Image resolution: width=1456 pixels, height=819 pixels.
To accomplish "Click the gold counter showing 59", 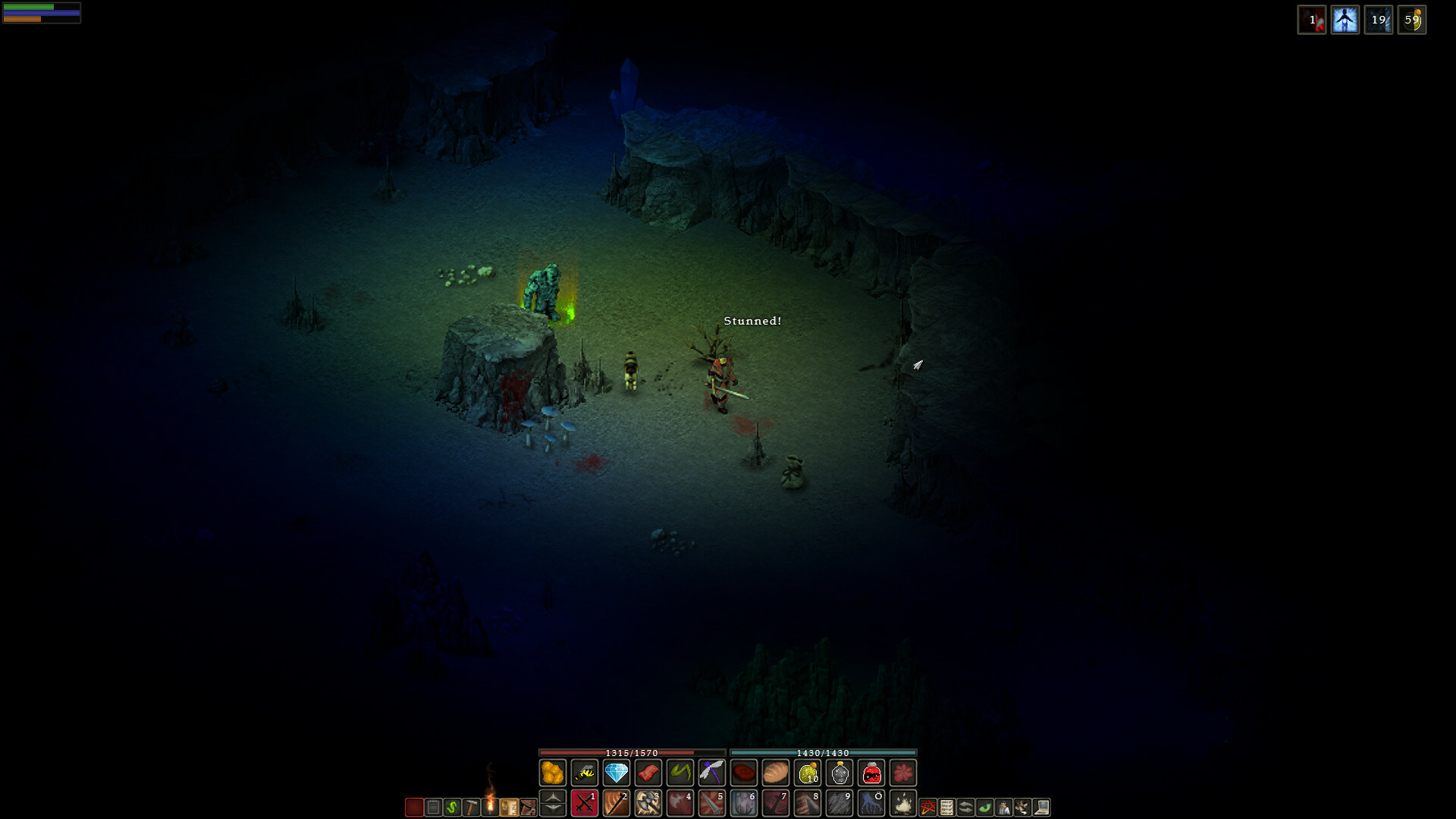I will pyautogui.click(x=1412, y=20).
